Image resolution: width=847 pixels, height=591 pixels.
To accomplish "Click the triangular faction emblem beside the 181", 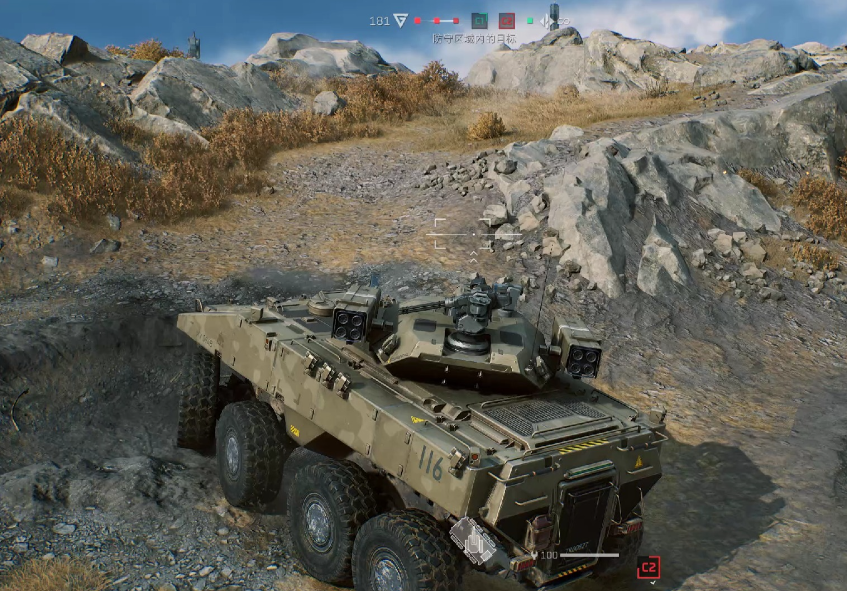I will (x=401, y=20).
